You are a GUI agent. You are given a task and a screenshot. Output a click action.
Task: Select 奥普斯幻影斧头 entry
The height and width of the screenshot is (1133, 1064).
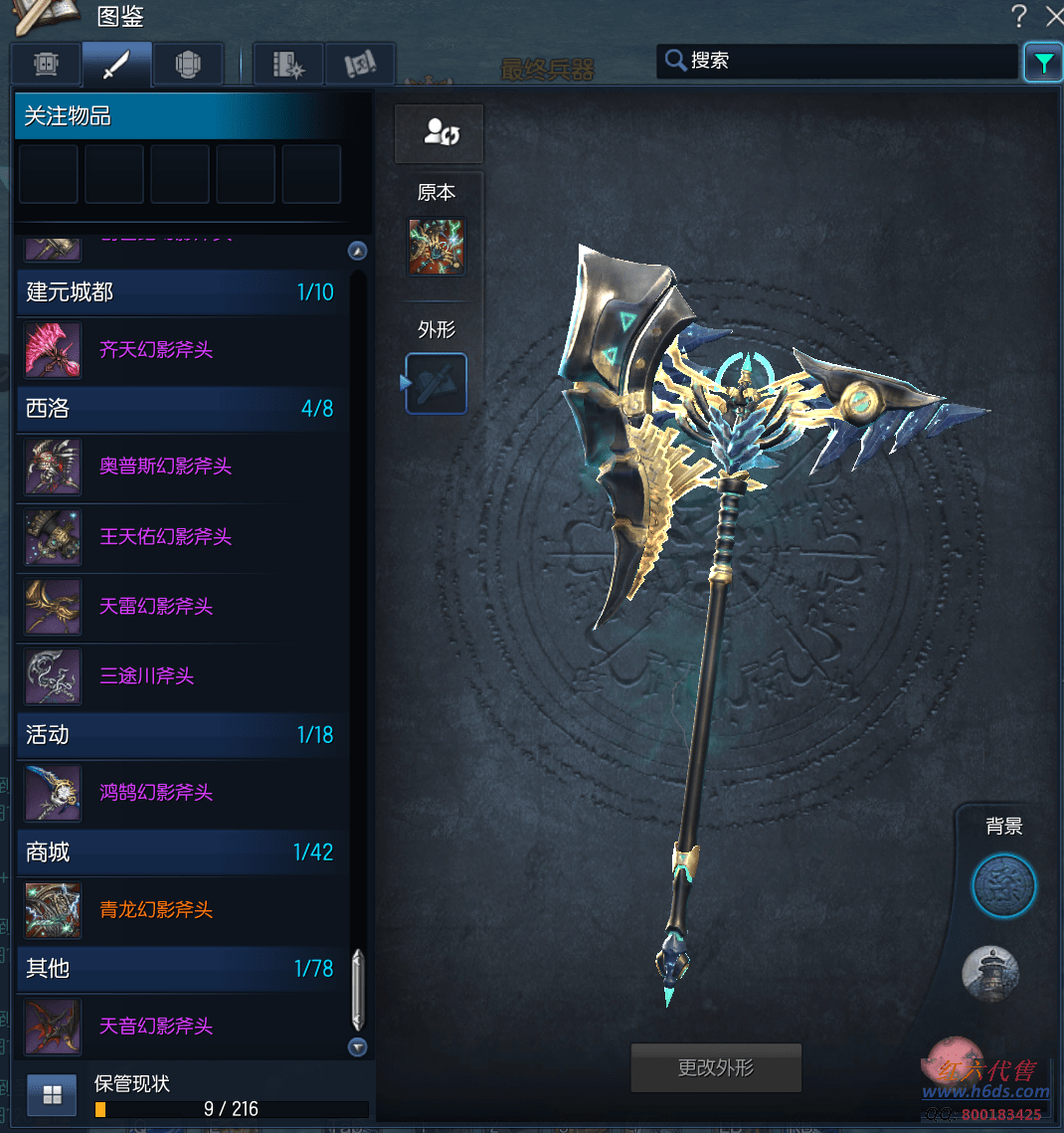click(x=165, y=467)
